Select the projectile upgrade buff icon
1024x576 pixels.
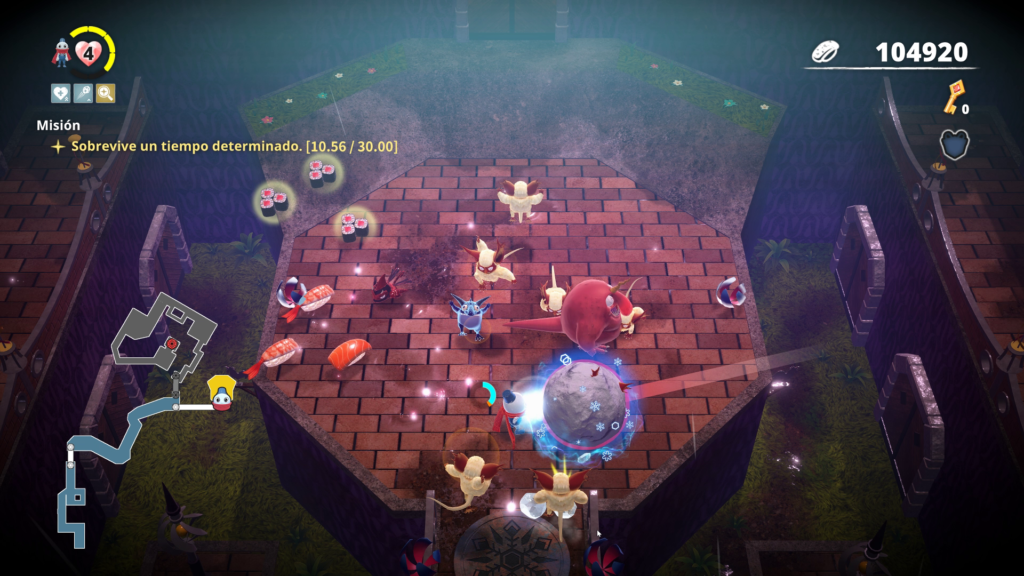pos(83,93)
